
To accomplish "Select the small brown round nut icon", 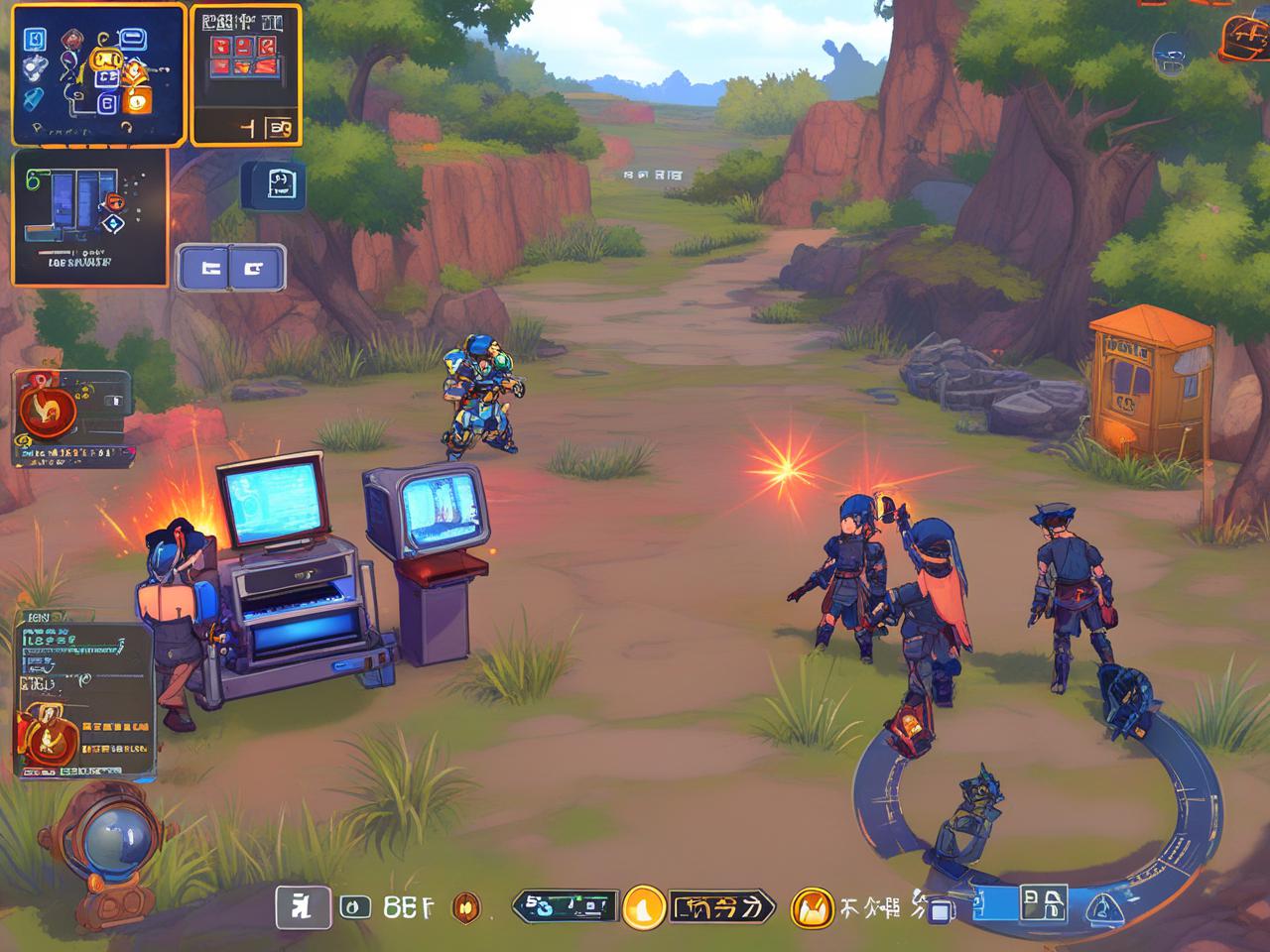I will 466,906.
